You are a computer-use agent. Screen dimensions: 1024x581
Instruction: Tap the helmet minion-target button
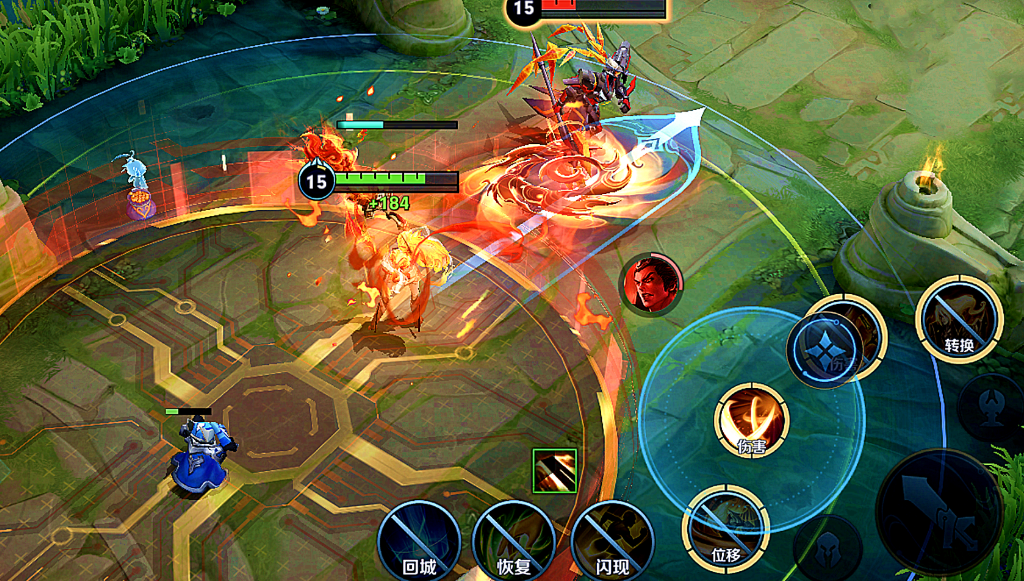[829, 549]
